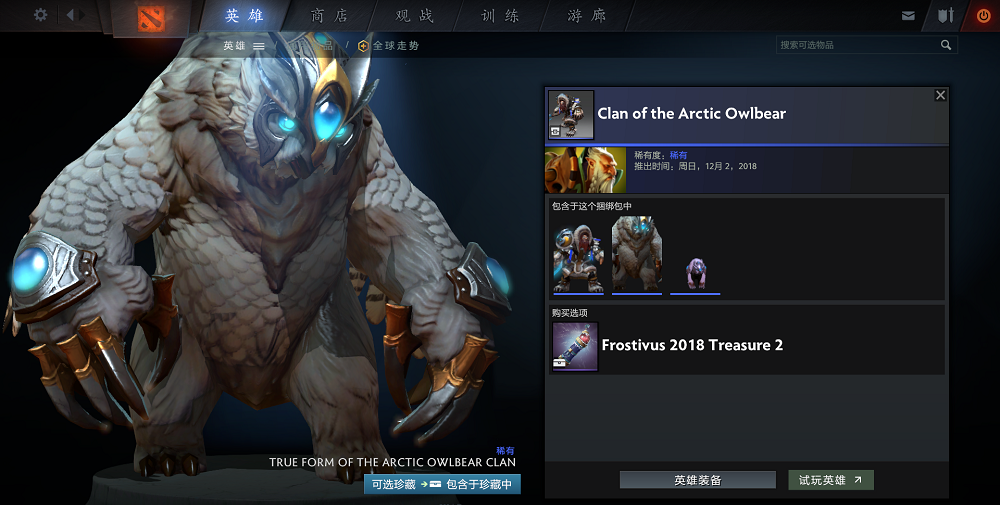Screen dimensions: 1000x505
Task: Close the Clan of the Arctic Owlbear panel
Action: click(x=940, y=95)
